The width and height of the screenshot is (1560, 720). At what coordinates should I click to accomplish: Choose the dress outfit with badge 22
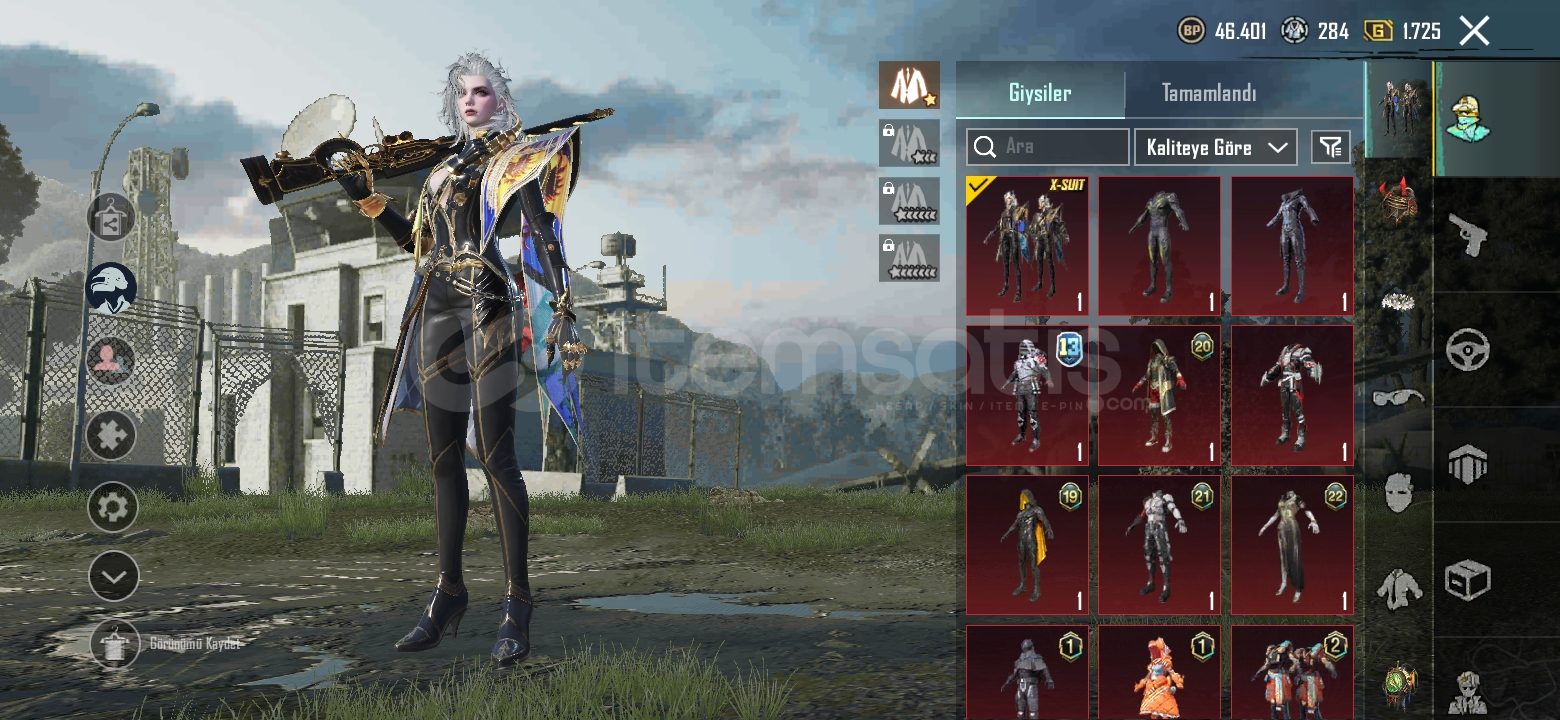pos(1291,545)
